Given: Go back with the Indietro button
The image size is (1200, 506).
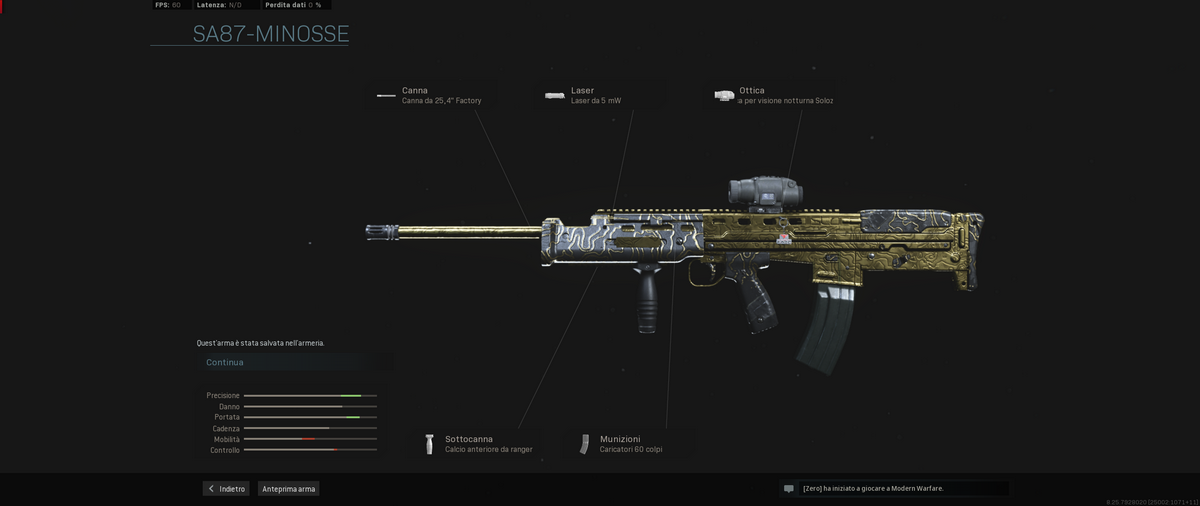Looking at the screenshot, I should point(226,489).
